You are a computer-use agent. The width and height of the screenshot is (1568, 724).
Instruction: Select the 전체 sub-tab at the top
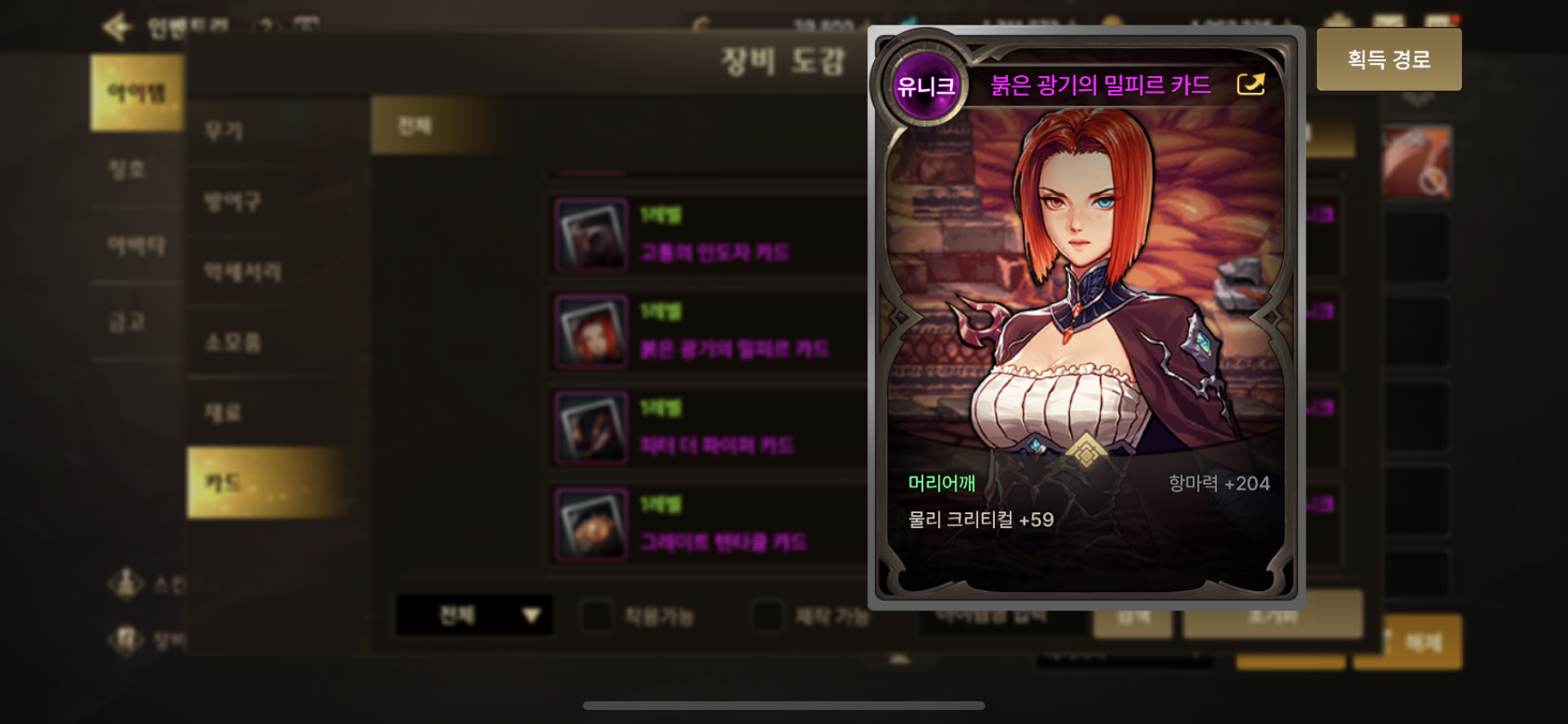(415, 126)
